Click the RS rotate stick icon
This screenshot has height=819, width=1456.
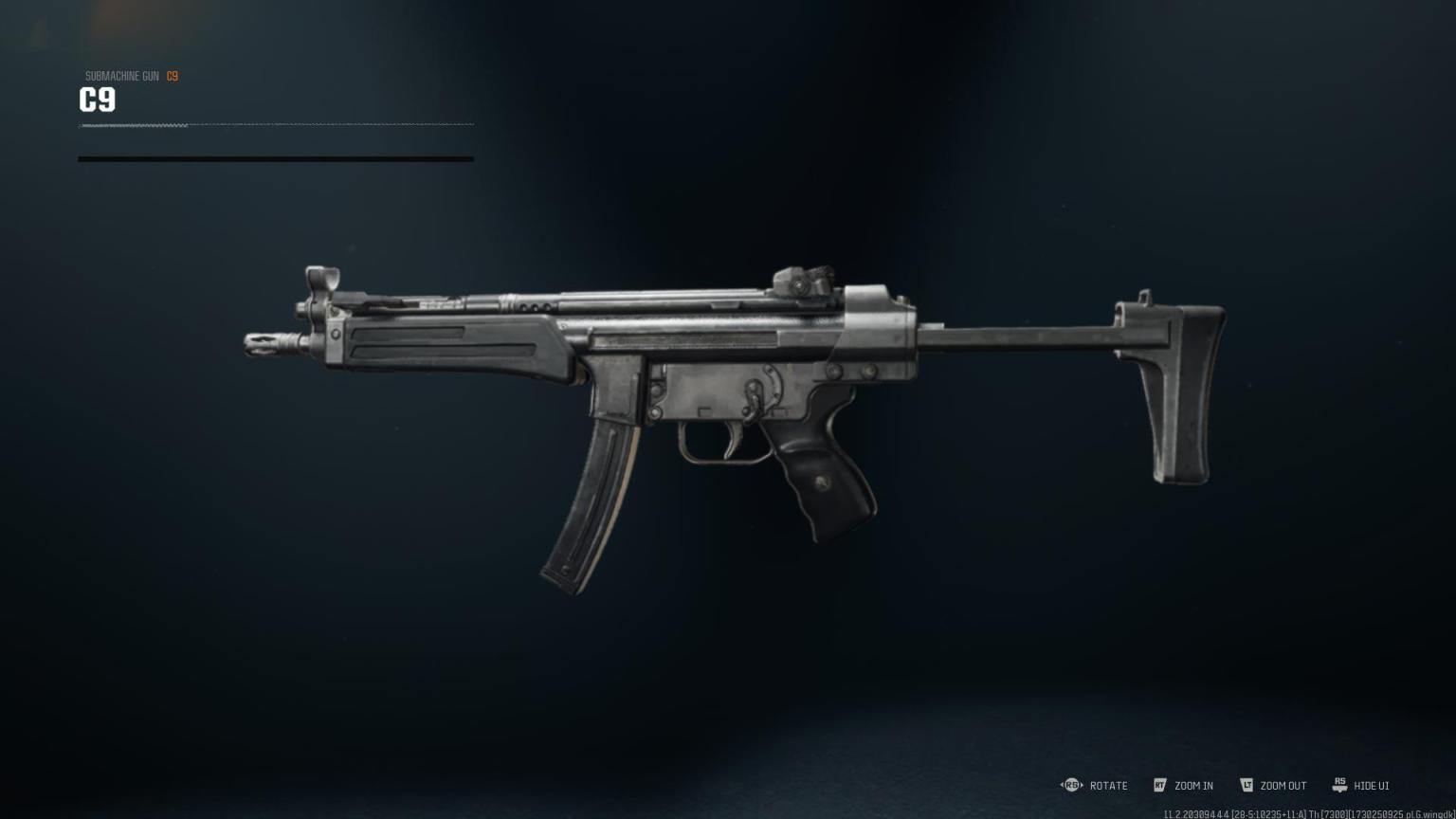coord(1071,785)
